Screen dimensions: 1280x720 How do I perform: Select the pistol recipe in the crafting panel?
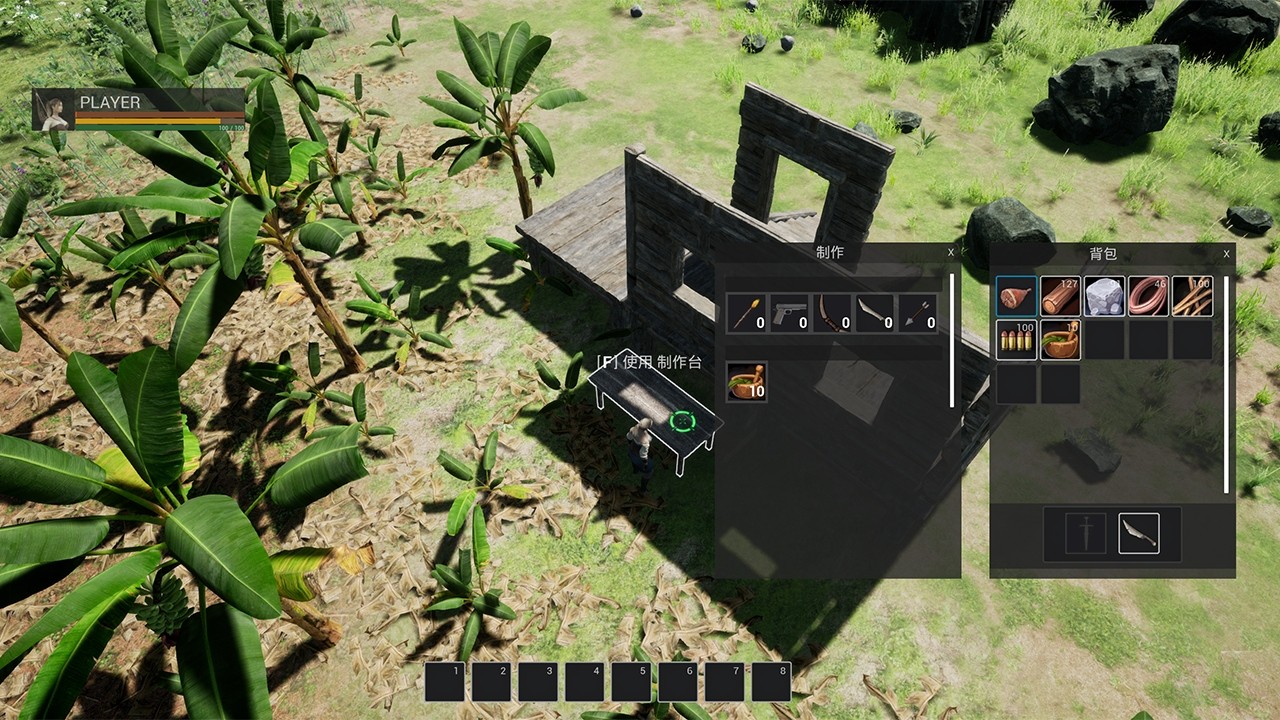tap(790, 312)
